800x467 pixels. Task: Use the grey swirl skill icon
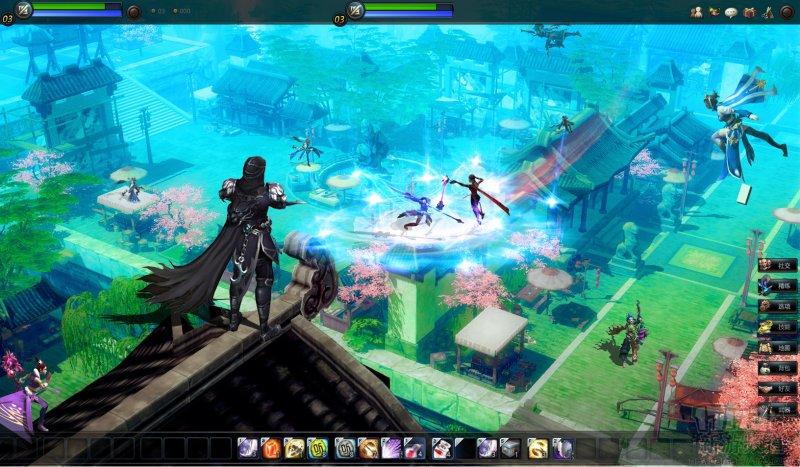point(345,448)
